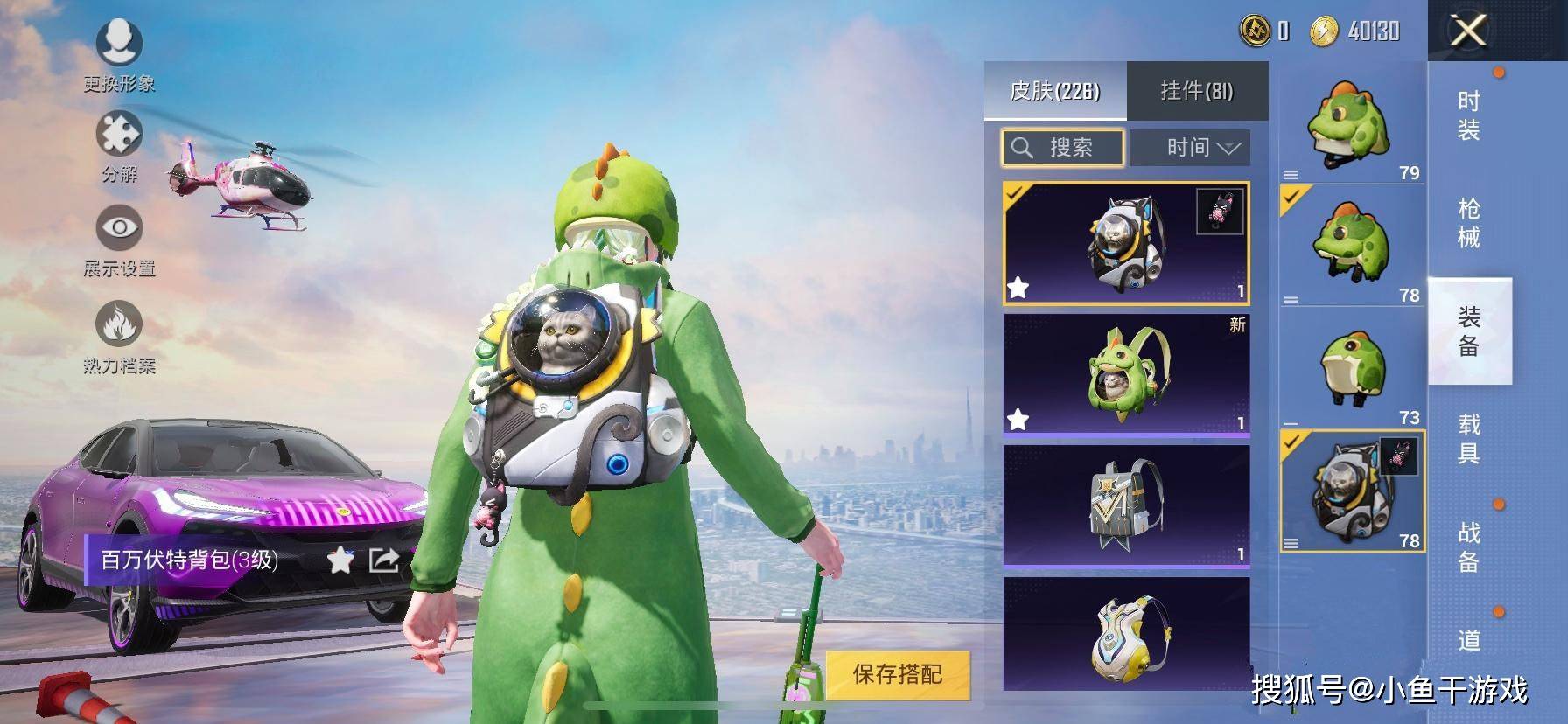Favorite the backpack using the star icon
1568x724 pixels.
[x=339, y=560]
